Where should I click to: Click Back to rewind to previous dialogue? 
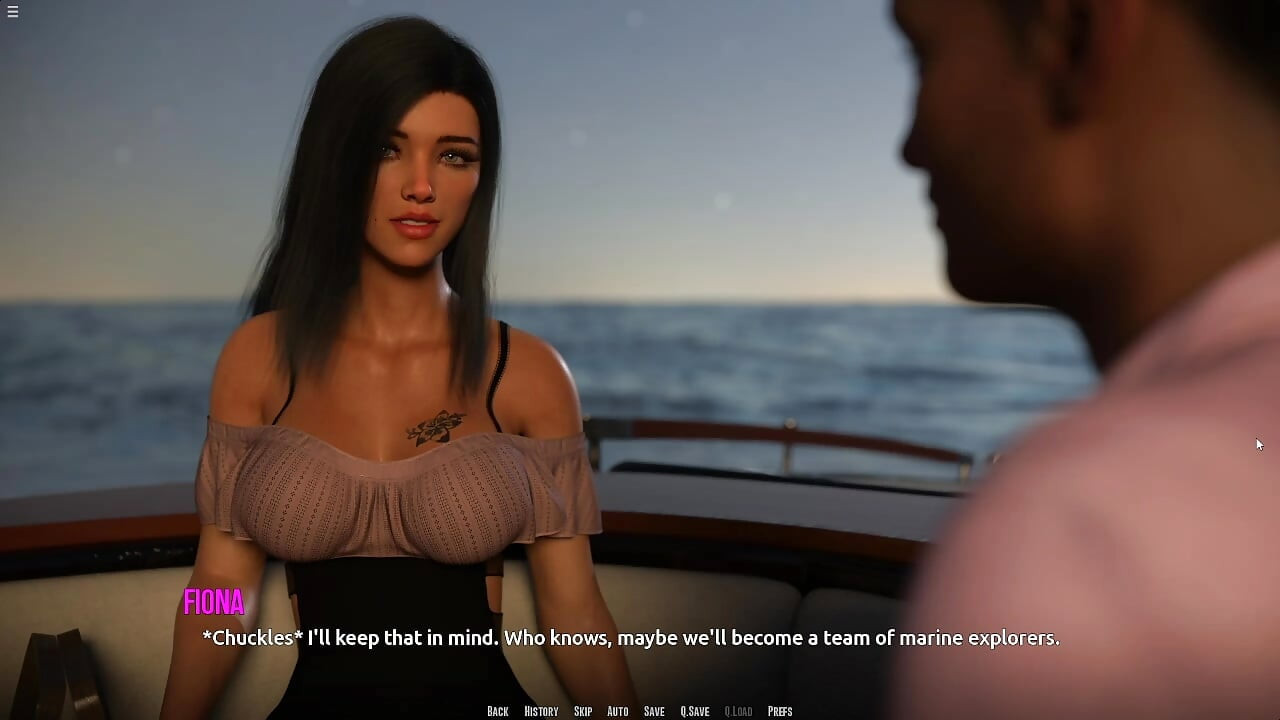(x=497, y=711)
